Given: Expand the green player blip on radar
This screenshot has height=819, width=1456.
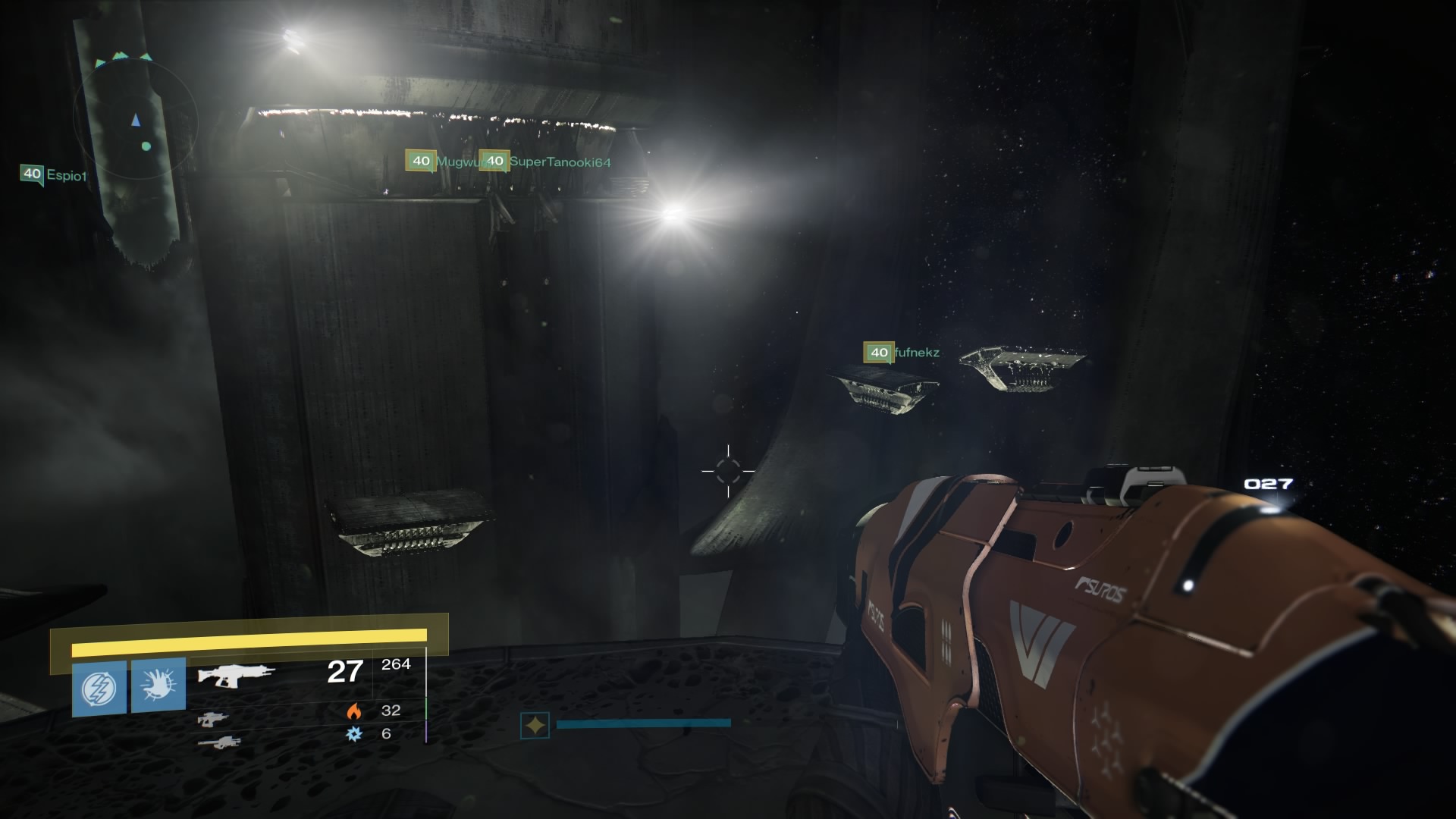Looking at the screenshot, I should pyautogui.click(x=147, y=145).
